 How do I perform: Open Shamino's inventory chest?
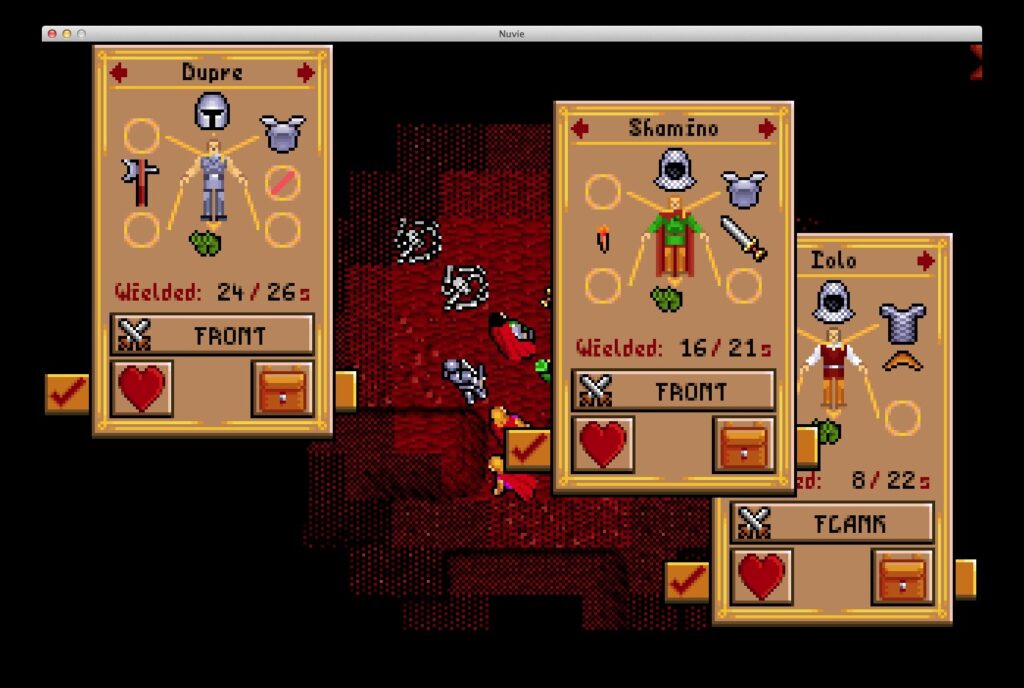coord(743,444)
